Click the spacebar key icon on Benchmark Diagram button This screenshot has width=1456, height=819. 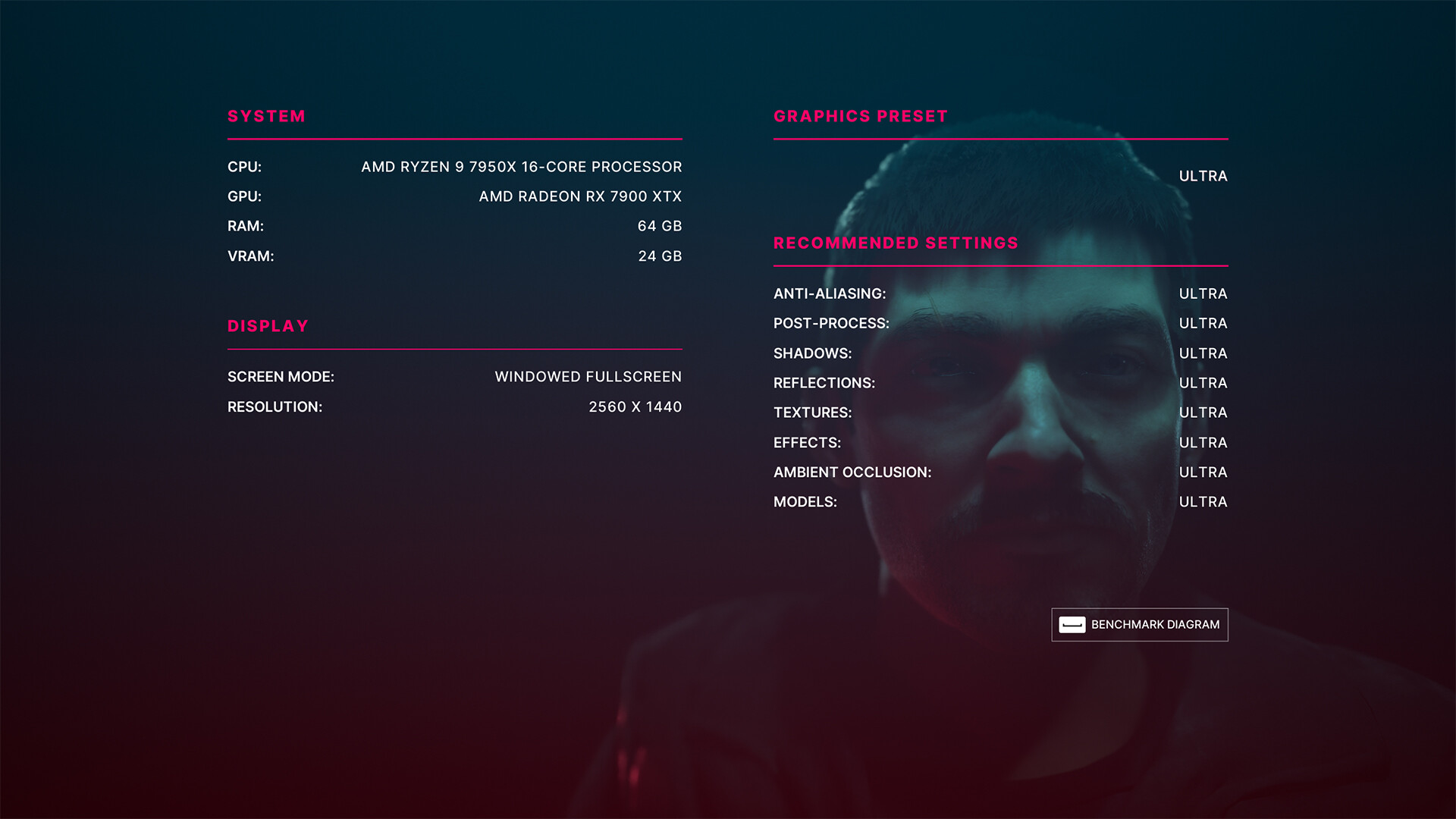[x=1072, y=625]
